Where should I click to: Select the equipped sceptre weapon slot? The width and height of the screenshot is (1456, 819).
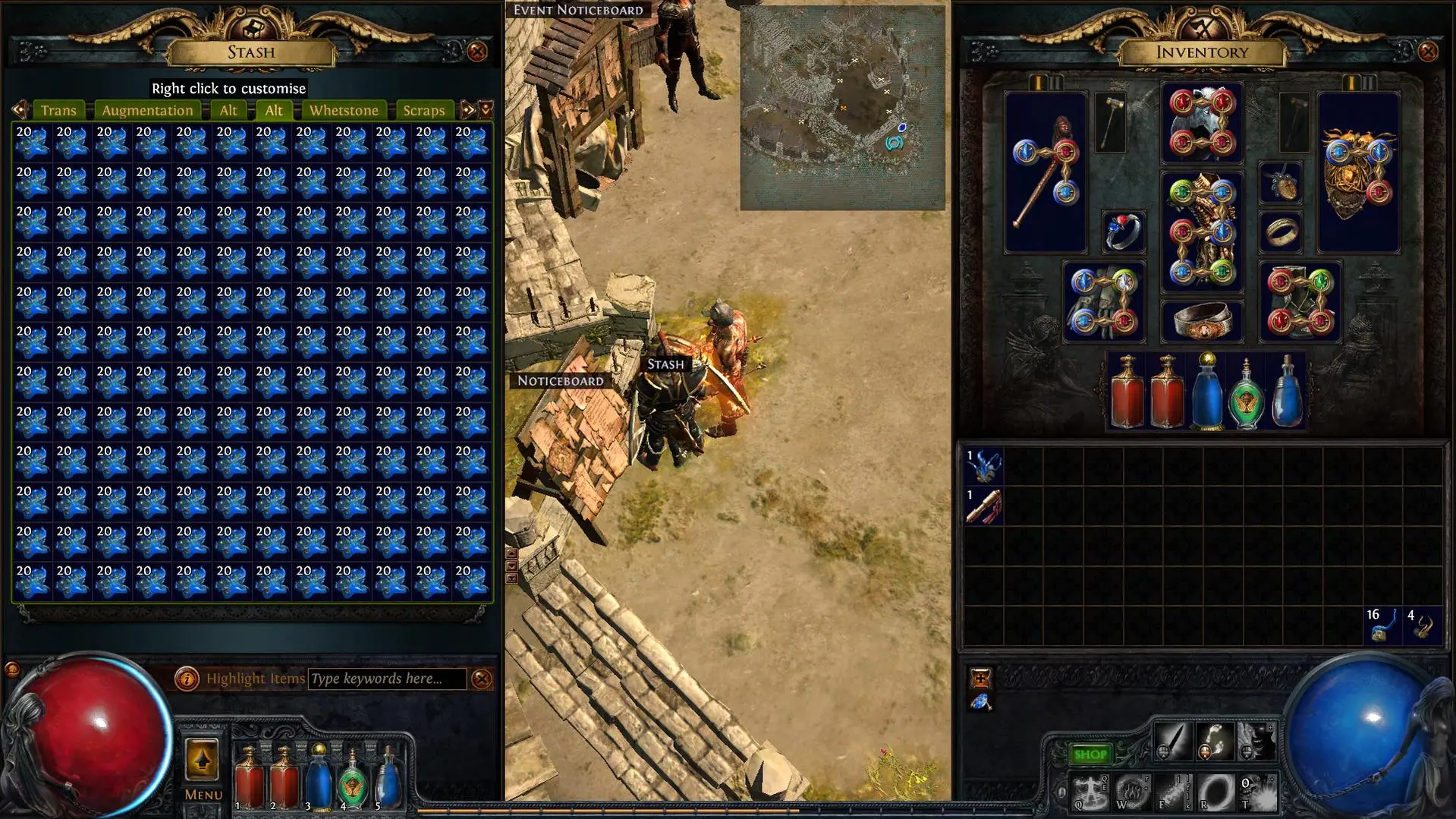(1046, 173)
